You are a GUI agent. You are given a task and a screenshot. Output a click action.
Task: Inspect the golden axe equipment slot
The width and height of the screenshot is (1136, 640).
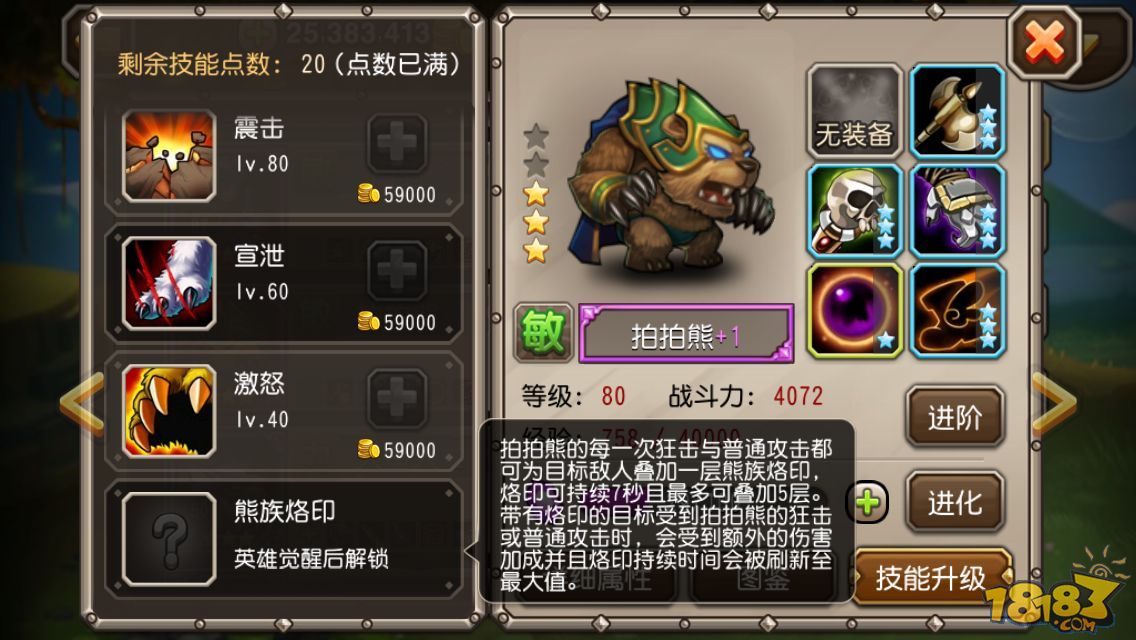point(957,111)
